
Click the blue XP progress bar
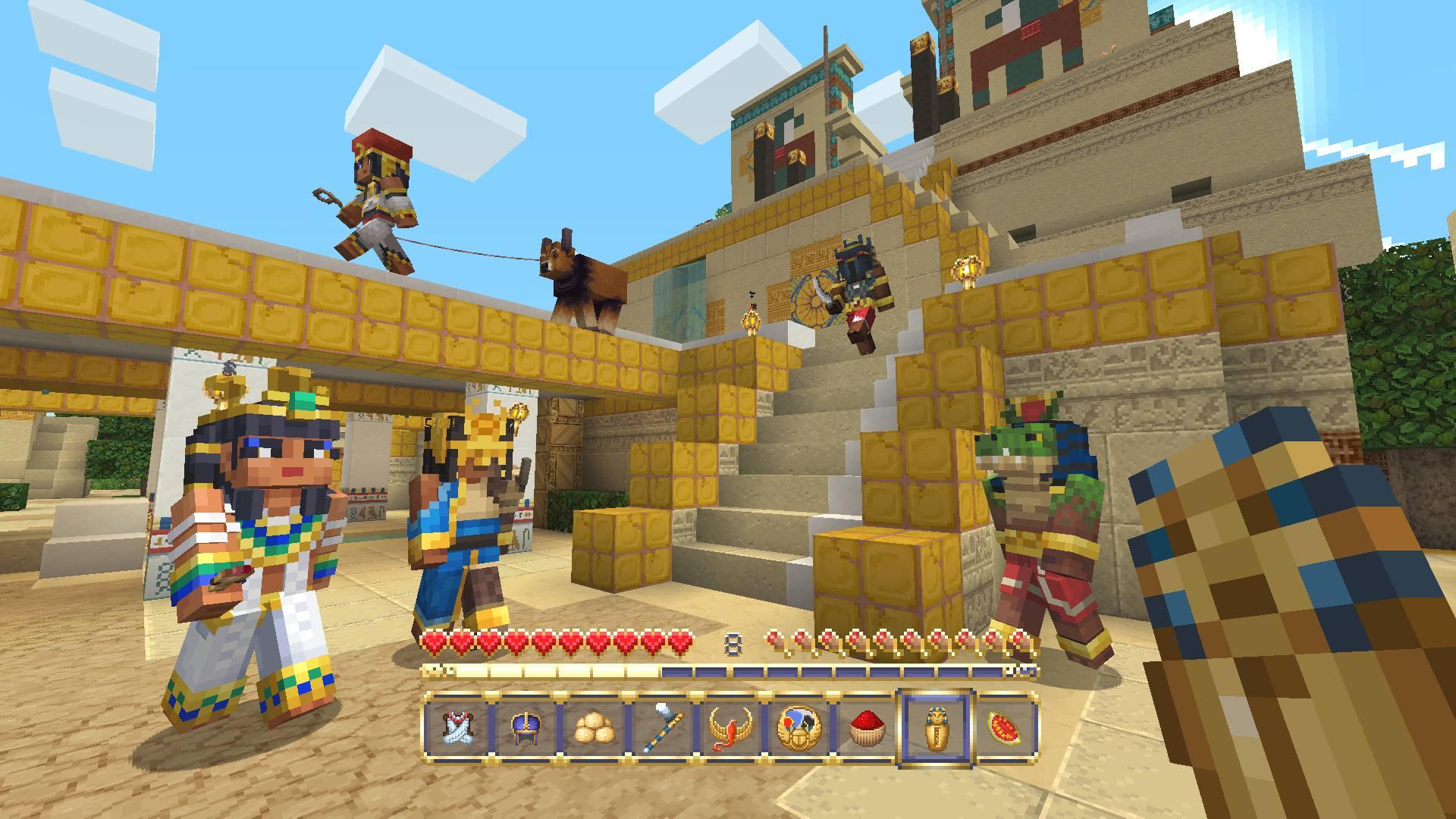[x=834, y=673]
